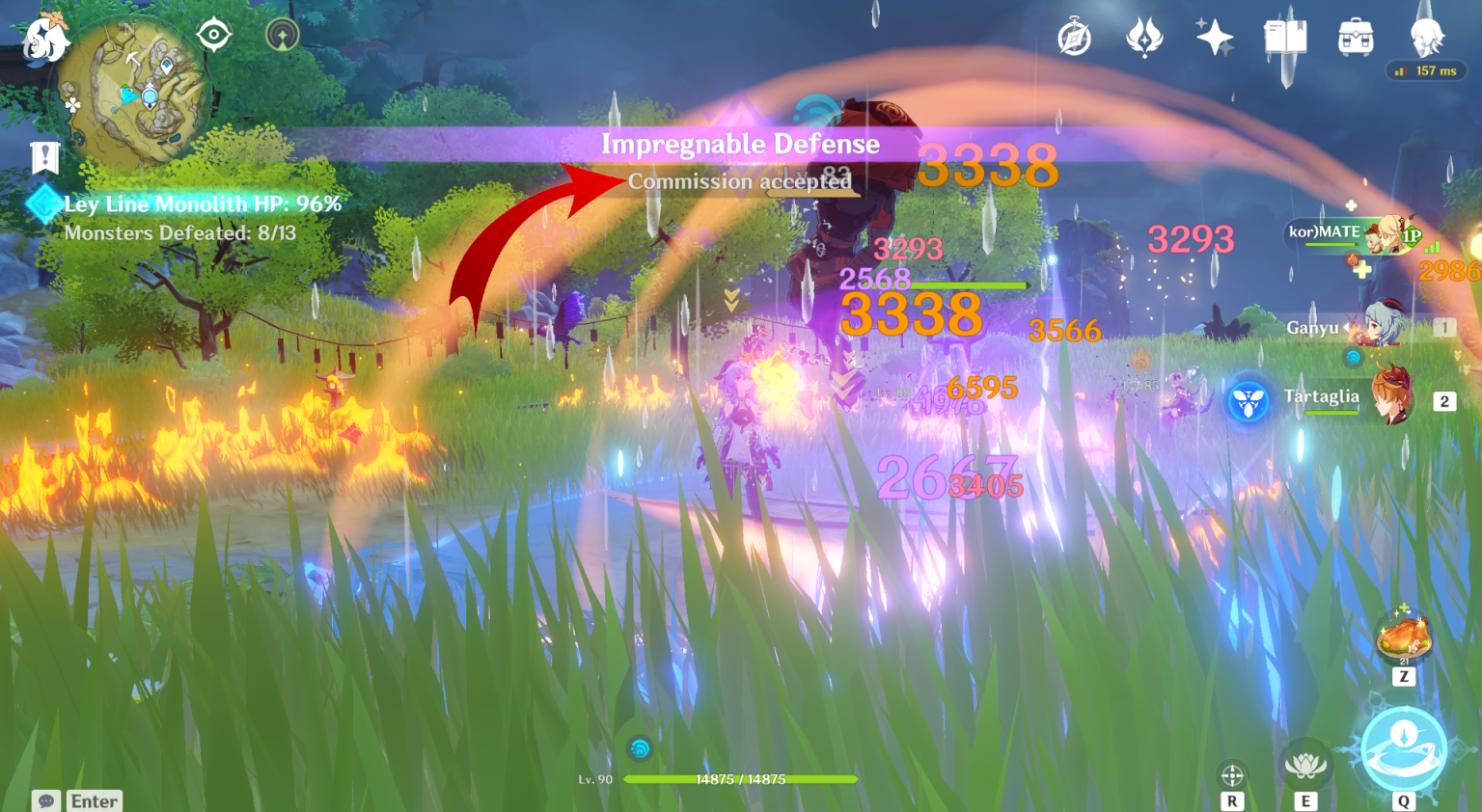This screenshot has height=812, width=1482.
Task: Open the circular minimap
Action: click(x=145, y=92)
